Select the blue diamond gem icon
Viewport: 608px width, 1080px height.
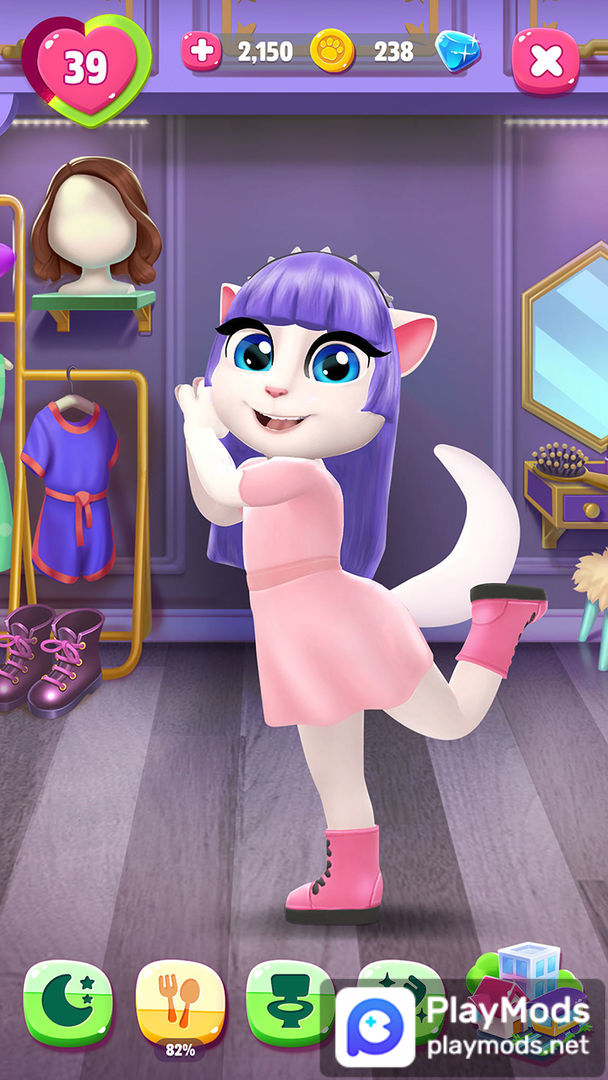[457, 50]
